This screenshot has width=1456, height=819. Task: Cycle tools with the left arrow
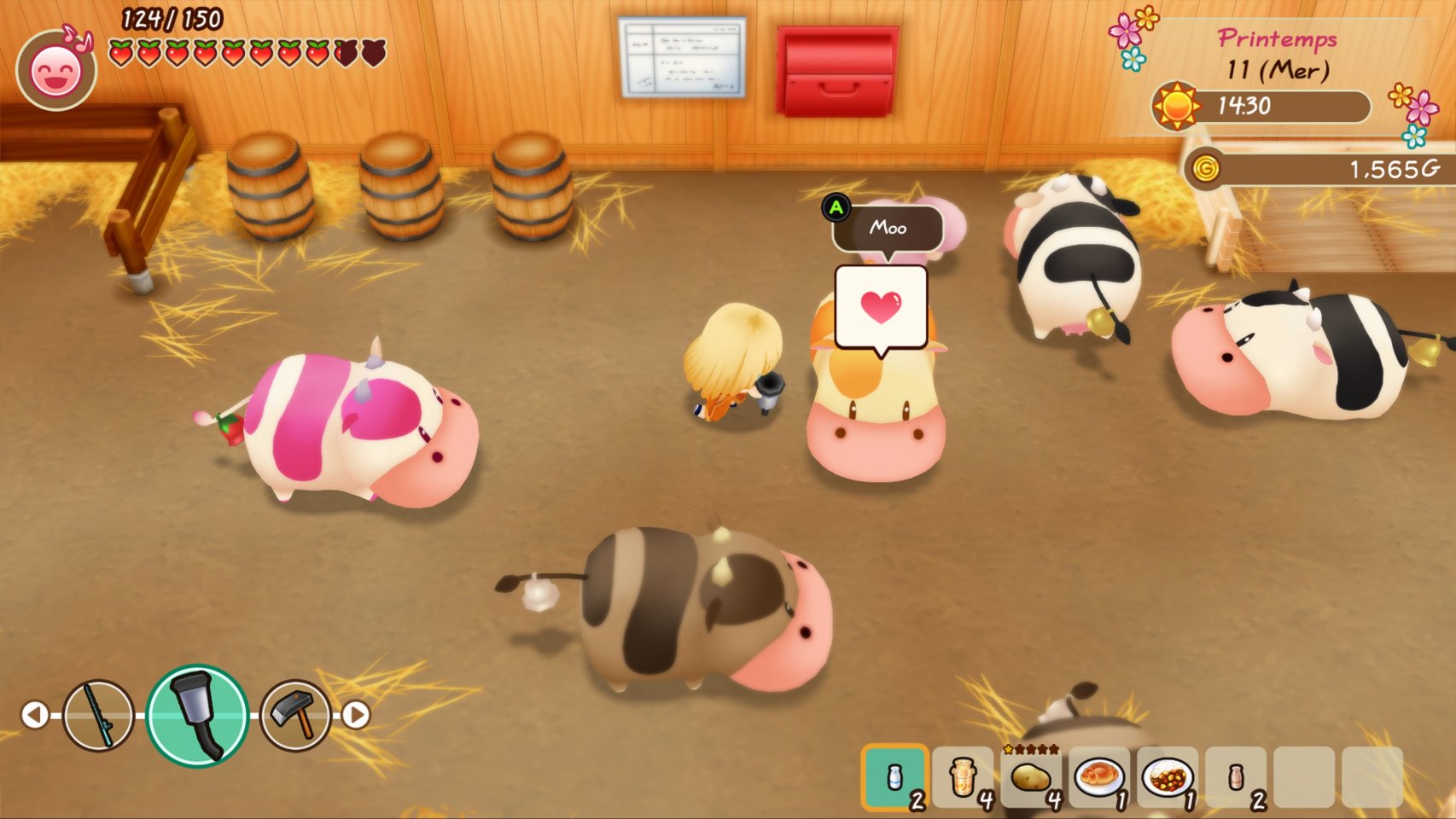tap(35, 715)
